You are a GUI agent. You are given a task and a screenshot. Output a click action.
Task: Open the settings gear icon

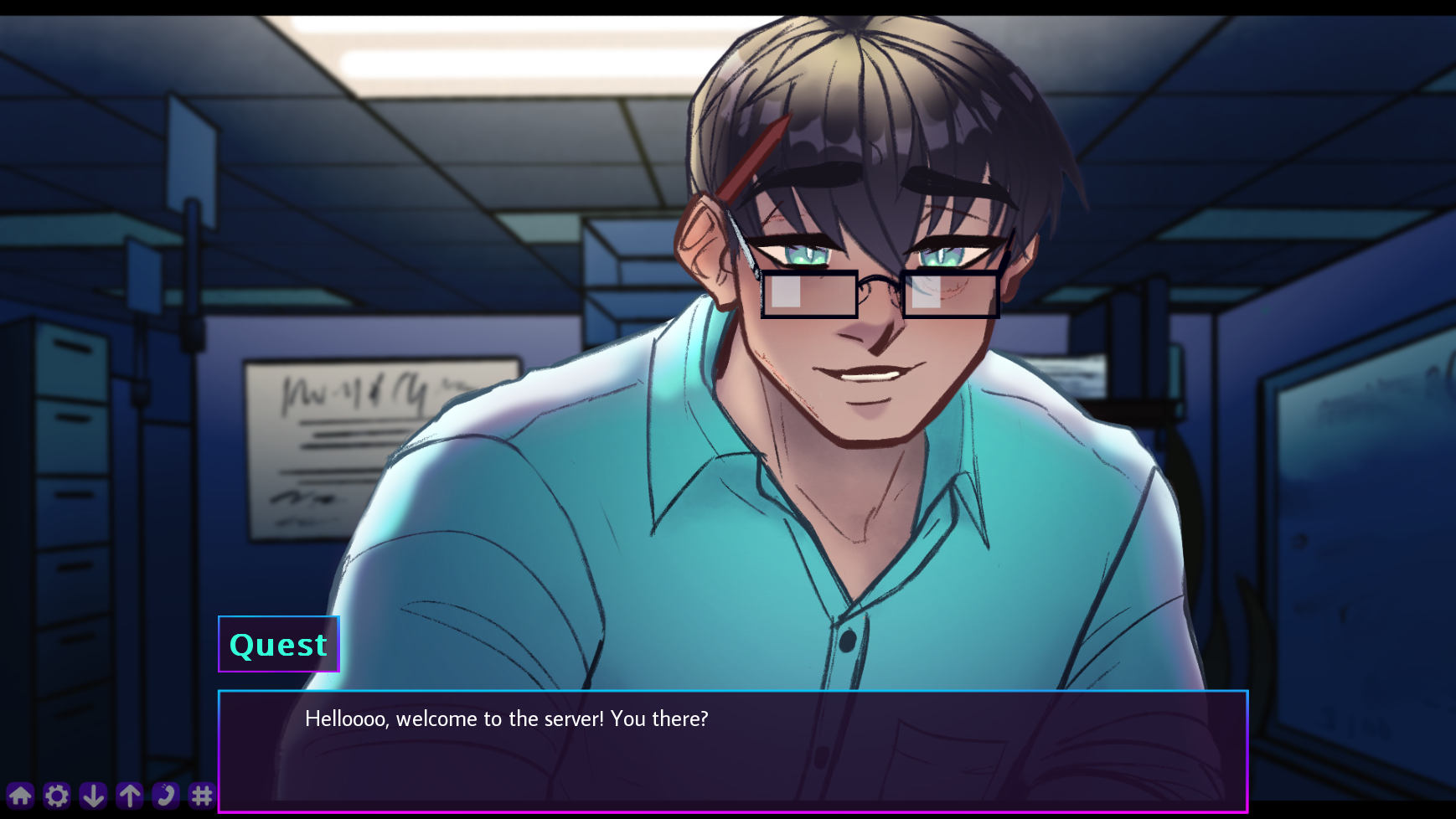click(x=57, y=796)
